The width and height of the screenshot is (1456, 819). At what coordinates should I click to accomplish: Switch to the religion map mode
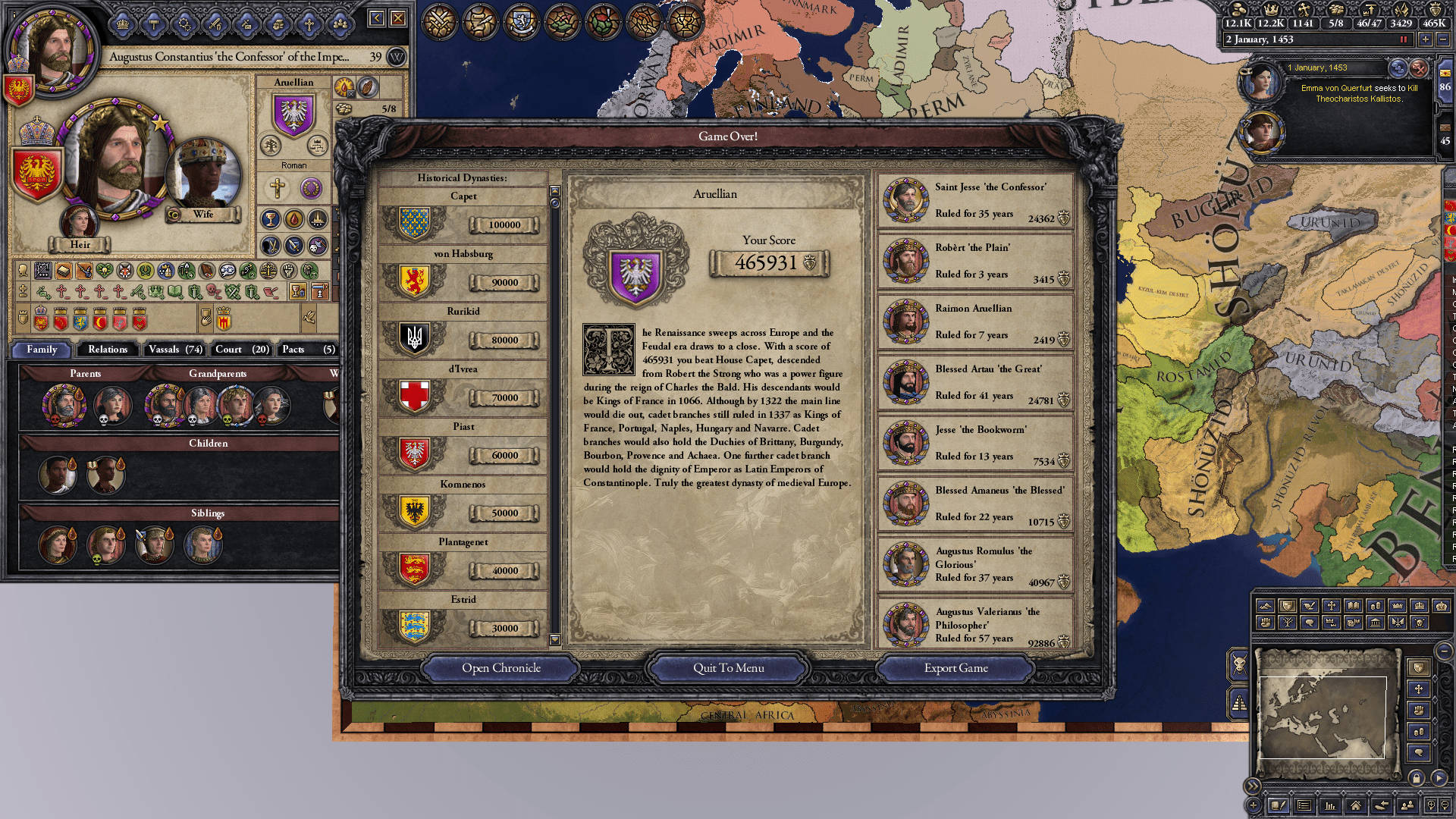pyautogui.click(x=1331, y=604)
